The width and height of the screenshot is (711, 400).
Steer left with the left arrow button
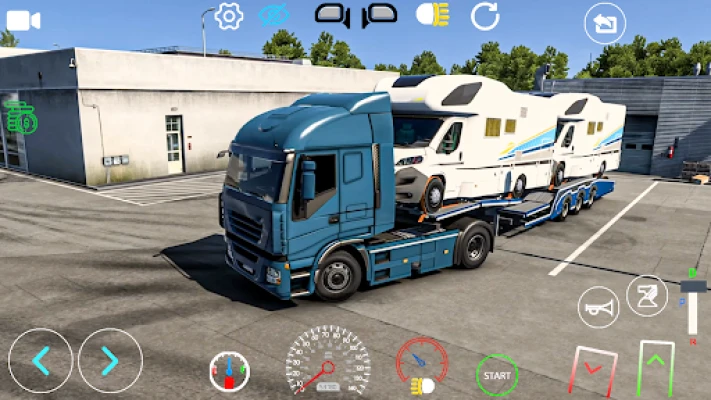(41, 361)
